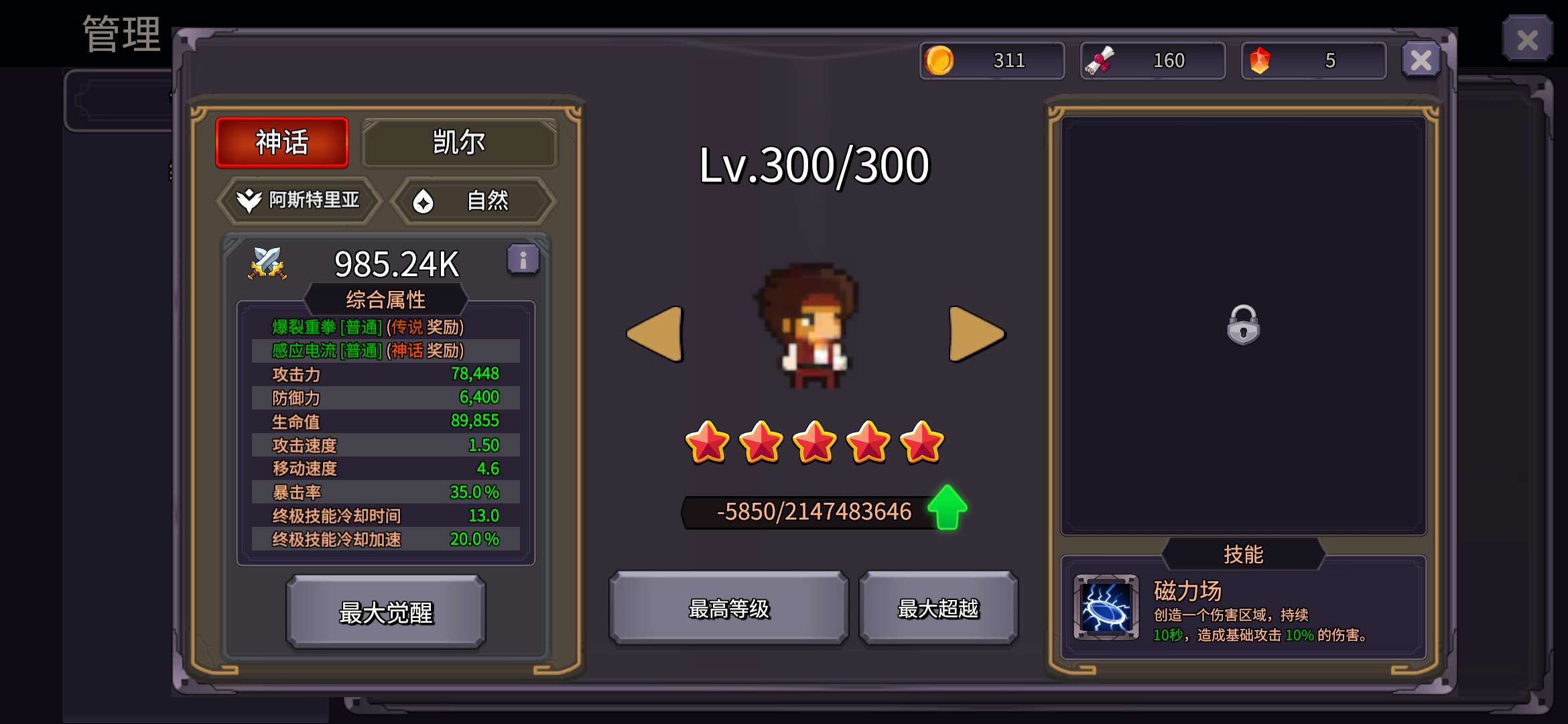Tap the hero name 凯尔 box
Viewport: 1568px width, 724px height.
point(459,142)
